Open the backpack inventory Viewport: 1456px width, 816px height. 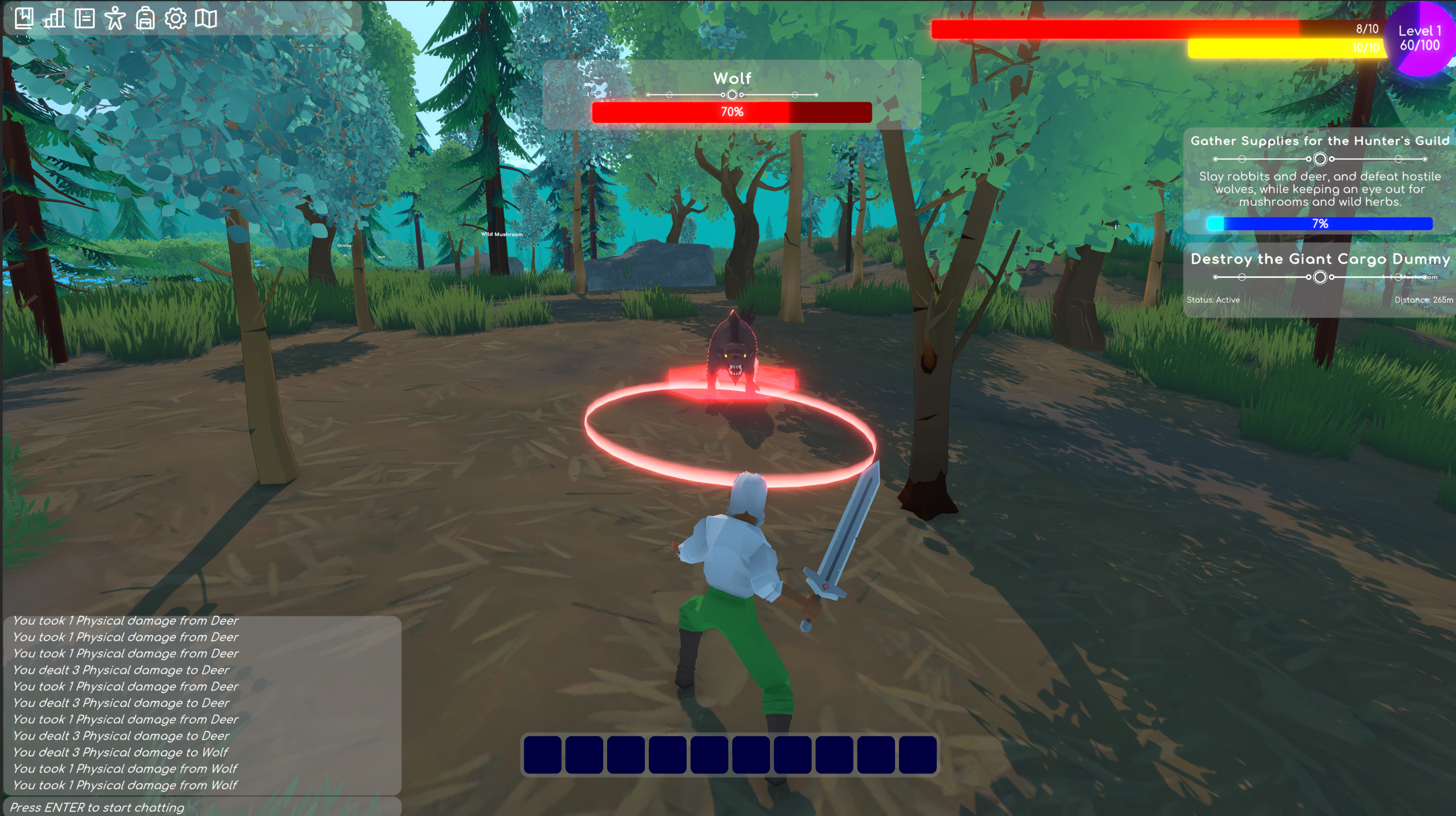(145, 18)
